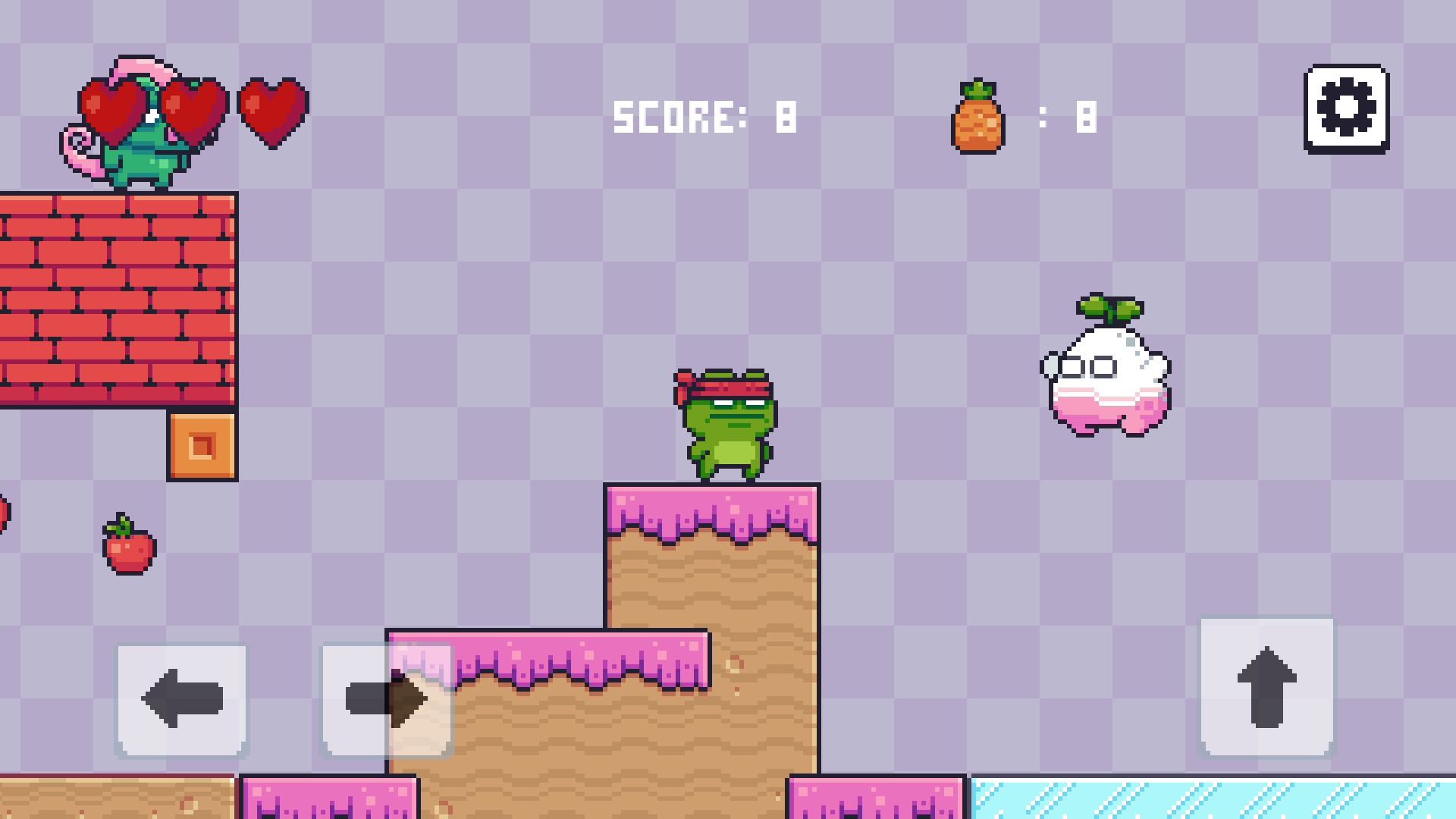Click the second heart in the health bar
Viewport: 1456px width, 819px height.
pos(192,106)
